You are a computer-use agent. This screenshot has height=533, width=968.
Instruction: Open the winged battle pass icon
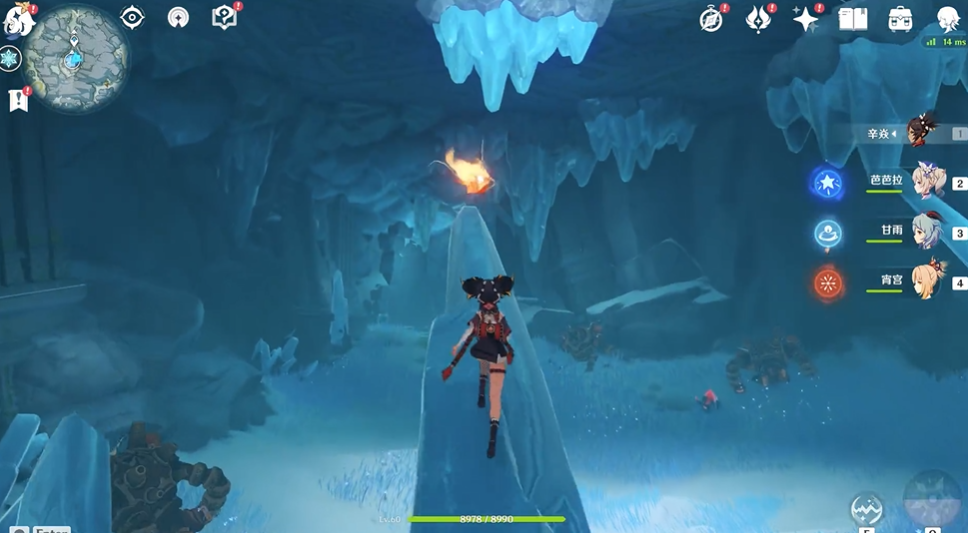coord(758,19)
